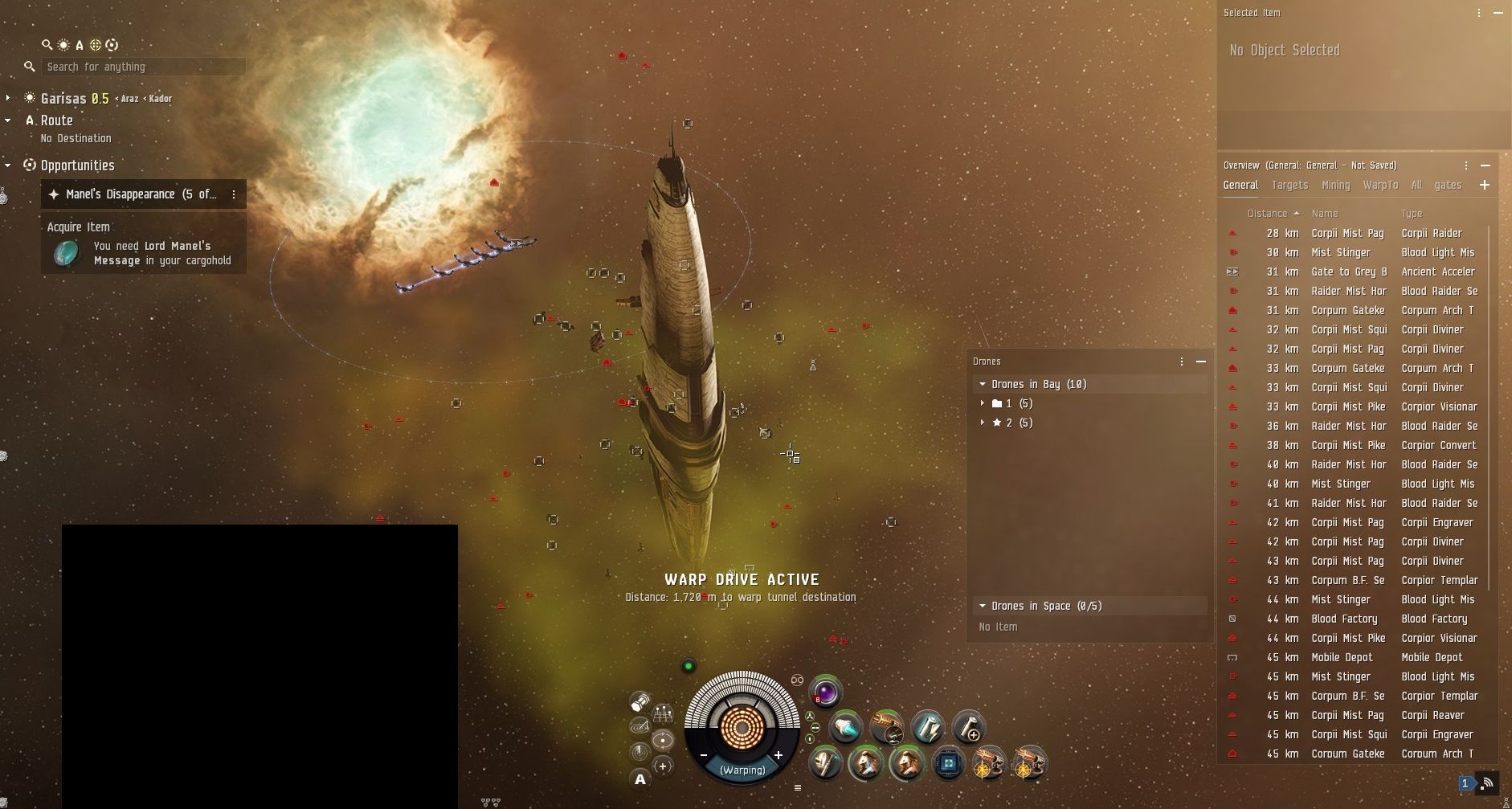This screenshot has width=1512, height=809.
Task: Decrease ship speed with minus button
Action: [704, 755]
